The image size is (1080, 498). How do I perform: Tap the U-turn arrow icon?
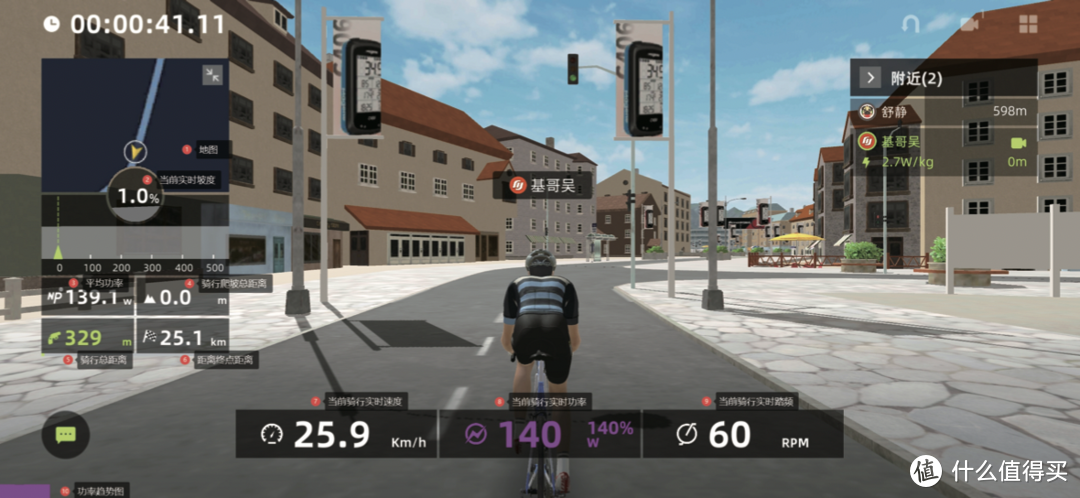(x=910, y=23)
